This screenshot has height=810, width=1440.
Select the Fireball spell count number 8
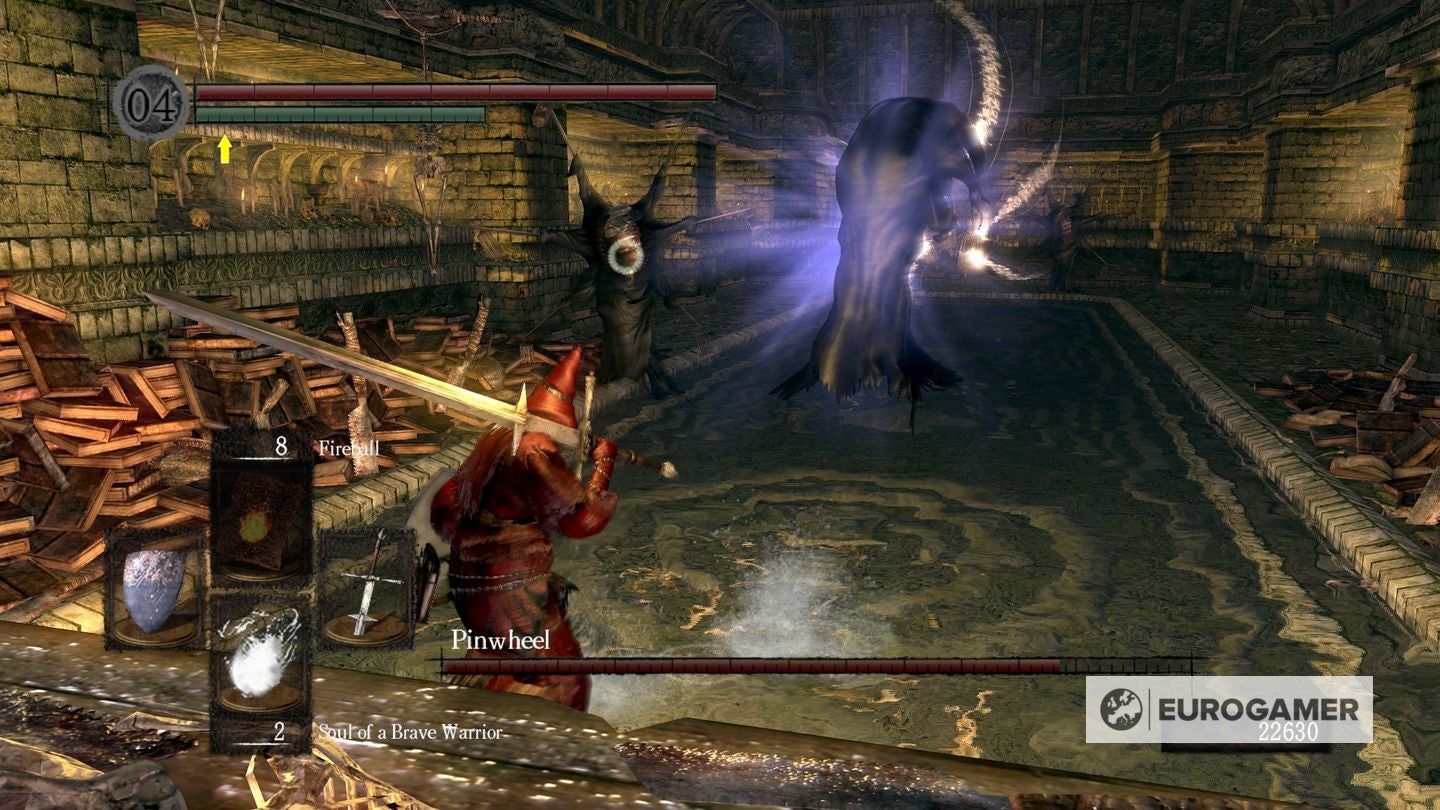[283, 448]
